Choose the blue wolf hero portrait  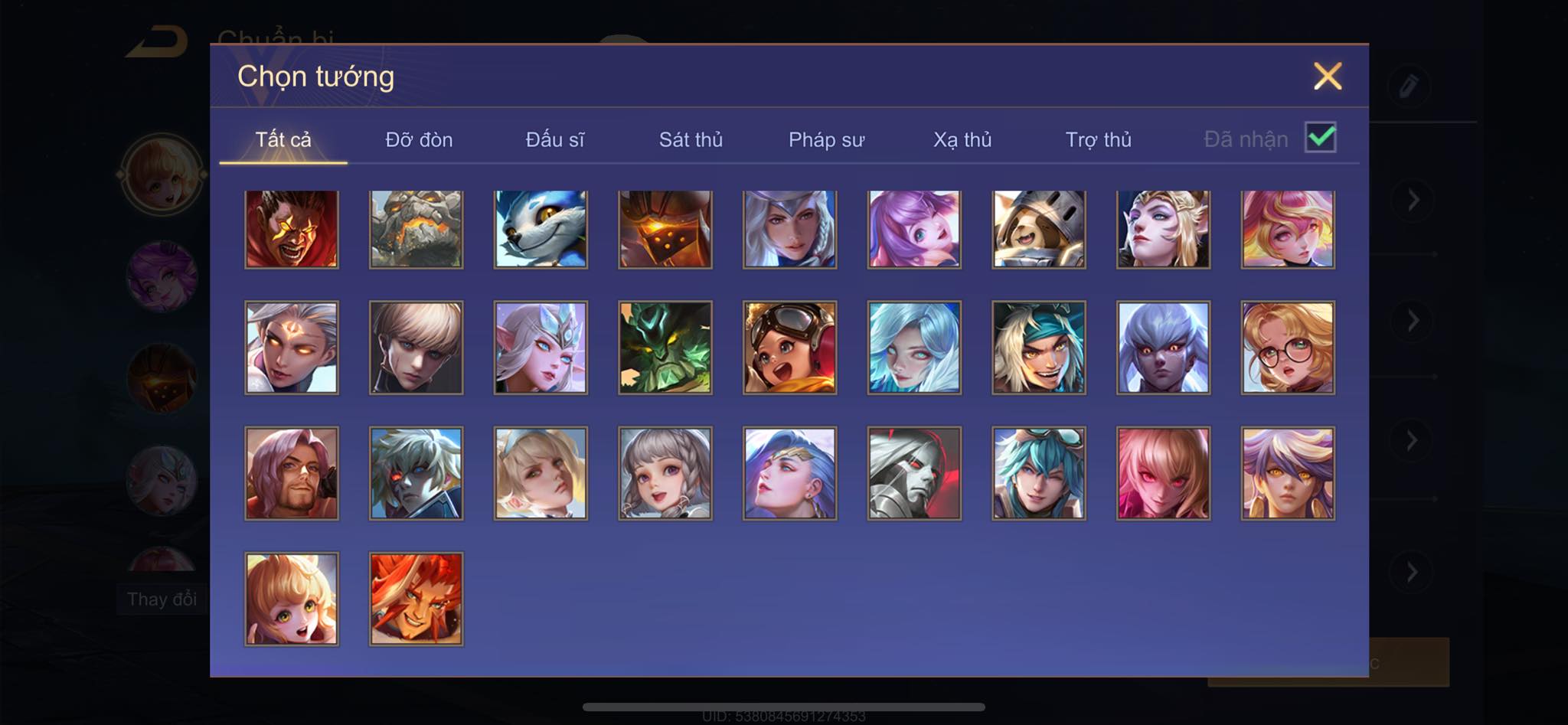[541, 230]
